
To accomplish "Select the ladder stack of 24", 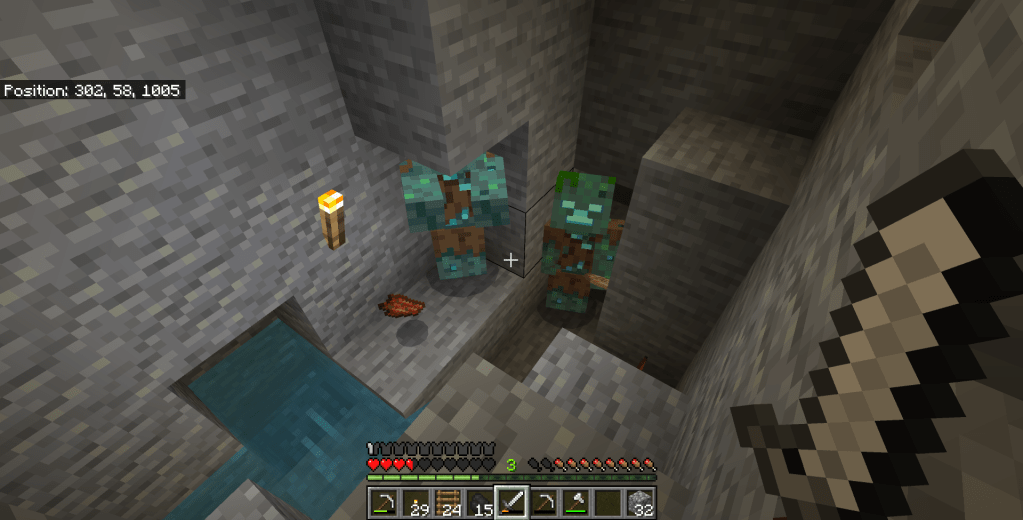I will [448, 502].
